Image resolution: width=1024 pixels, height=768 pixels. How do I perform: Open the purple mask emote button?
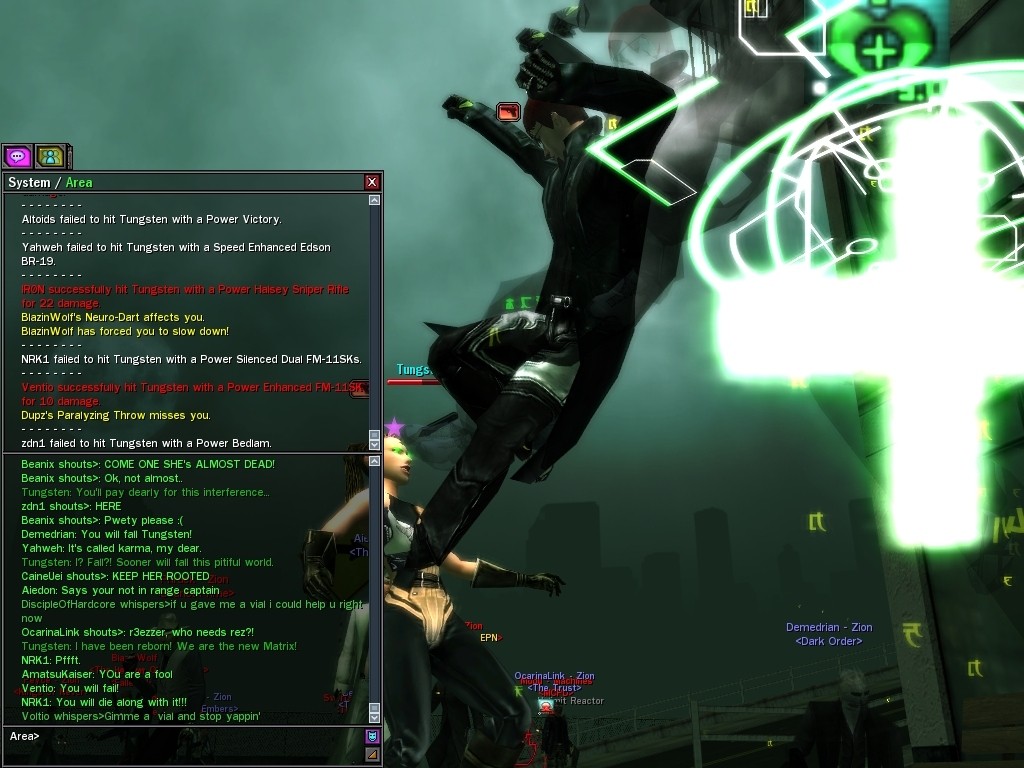click(x=372, y=736)
